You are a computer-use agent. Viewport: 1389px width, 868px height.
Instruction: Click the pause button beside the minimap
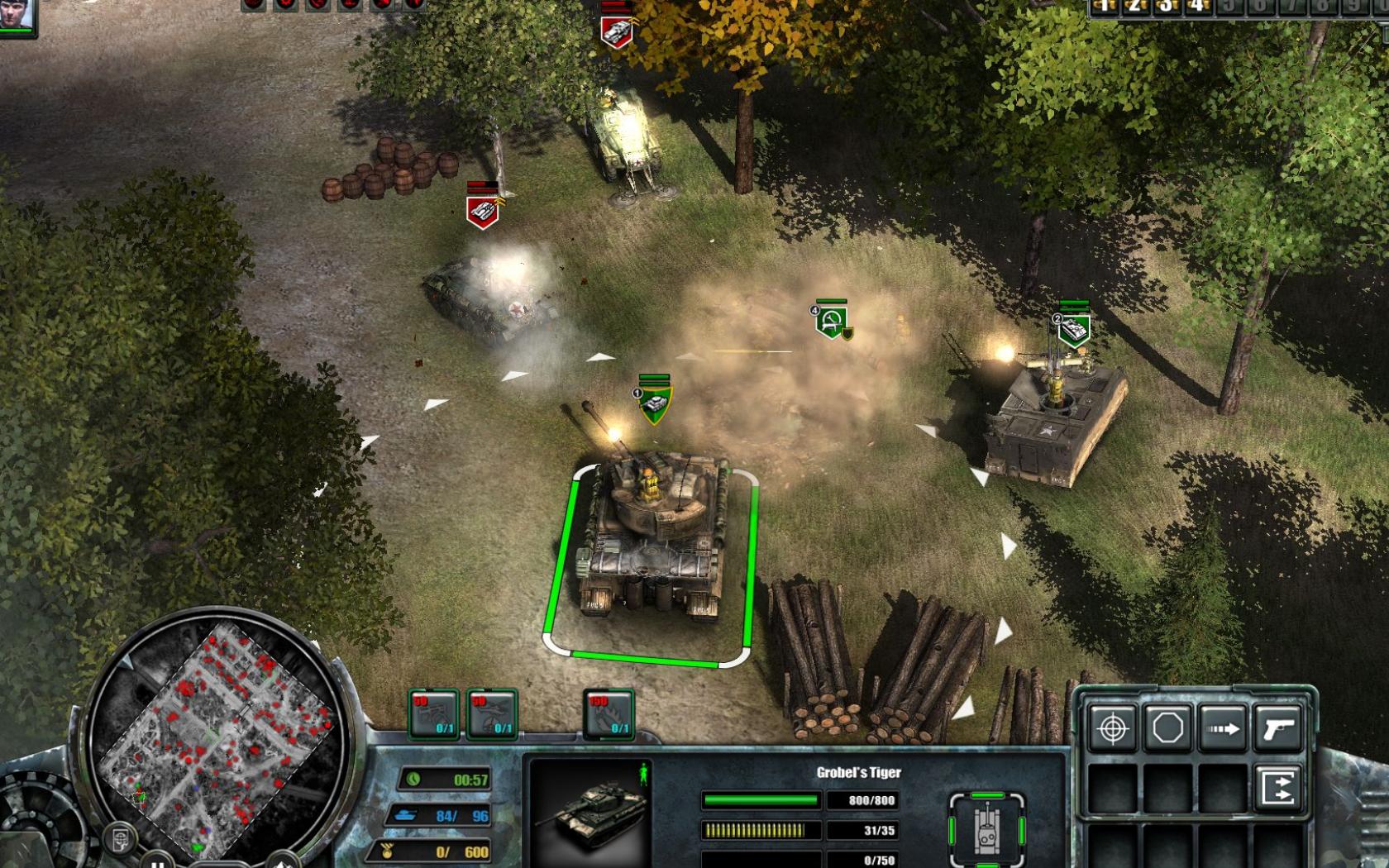point(157,863)
